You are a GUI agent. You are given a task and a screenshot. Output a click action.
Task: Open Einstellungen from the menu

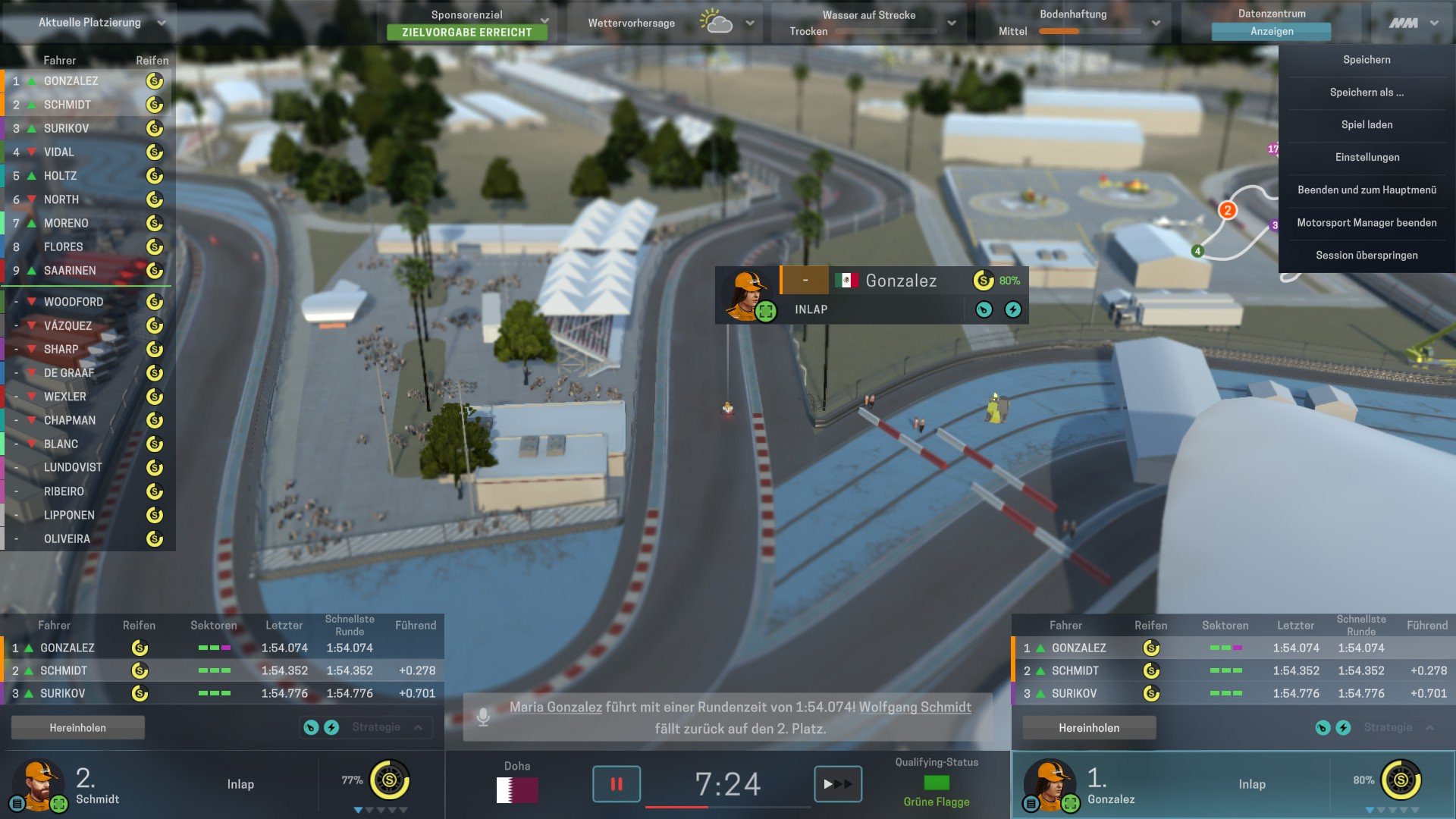click(x=1367, y=158)
